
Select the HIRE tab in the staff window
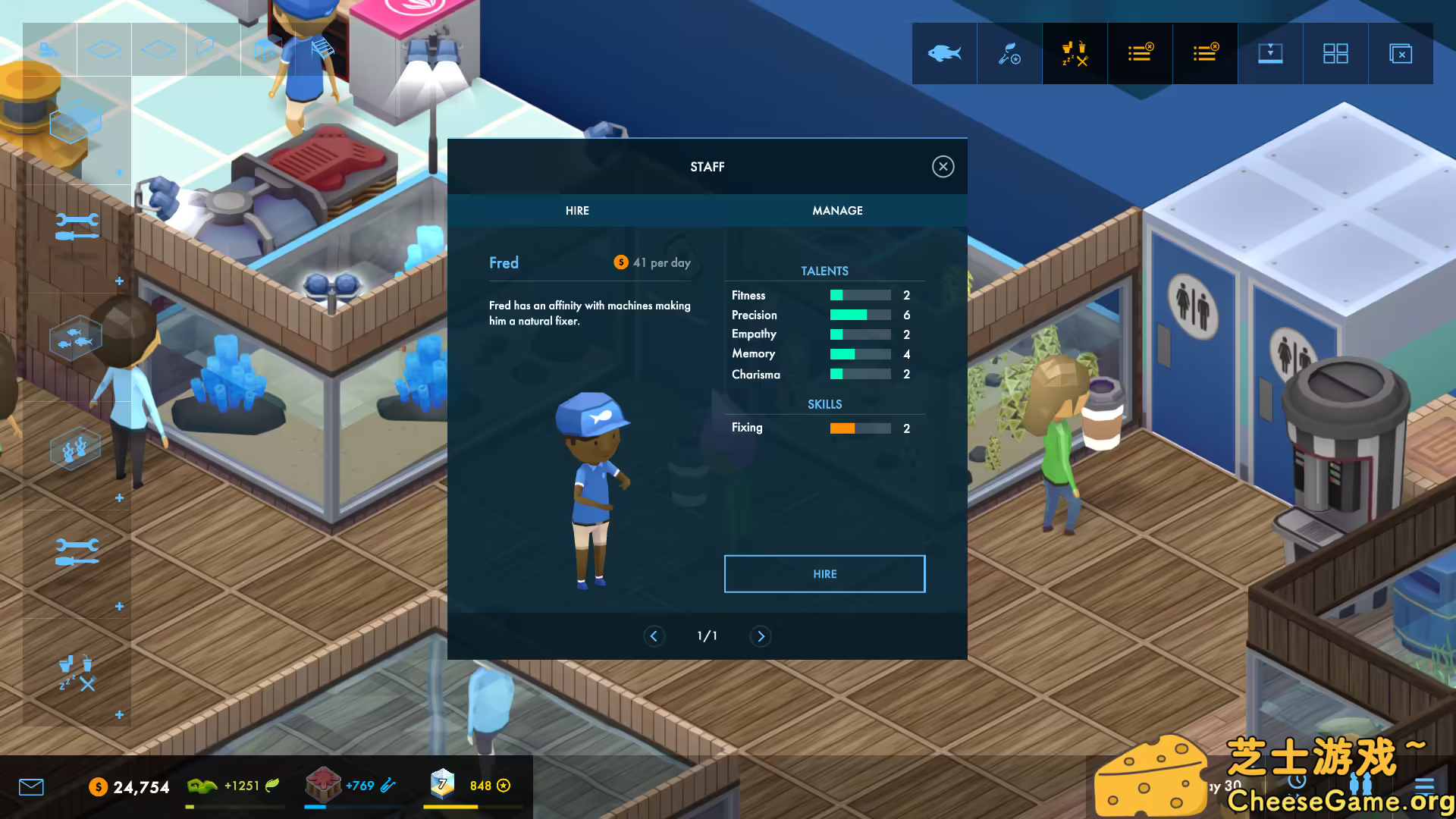click(x=576, y=210)
